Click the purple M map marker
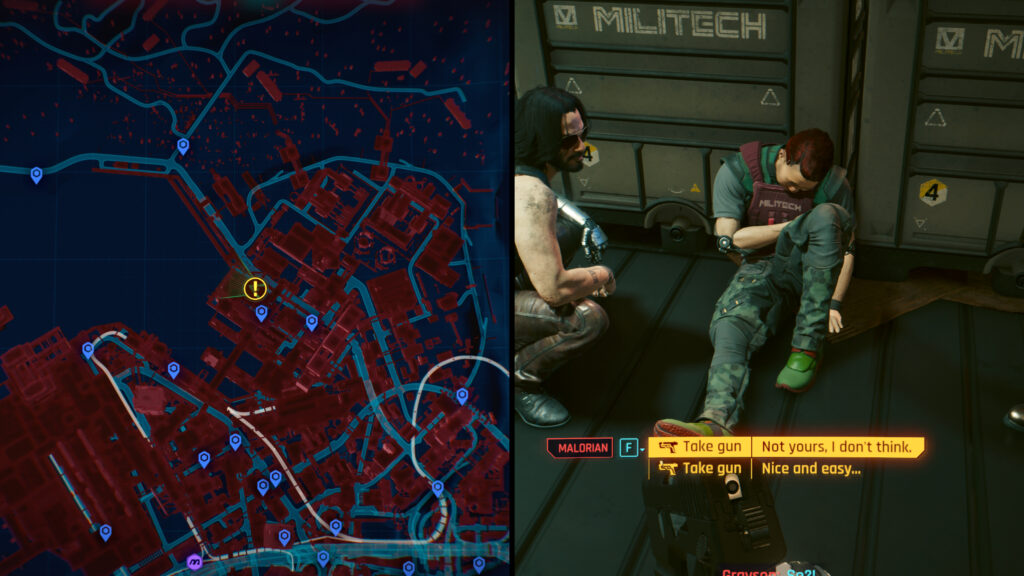 (x=194, y=562)
